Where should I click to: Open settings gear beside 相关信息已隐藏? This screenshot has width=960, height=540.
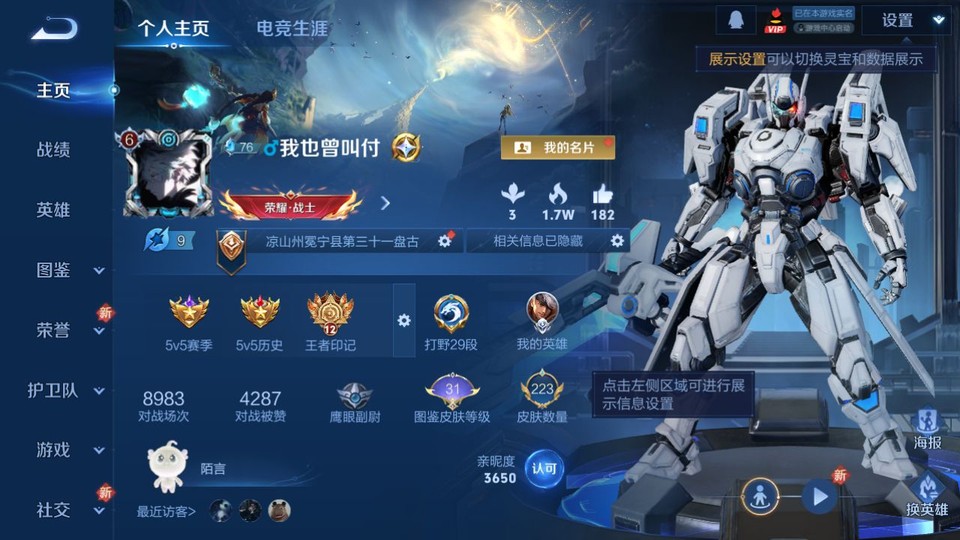tap(617, 241)
